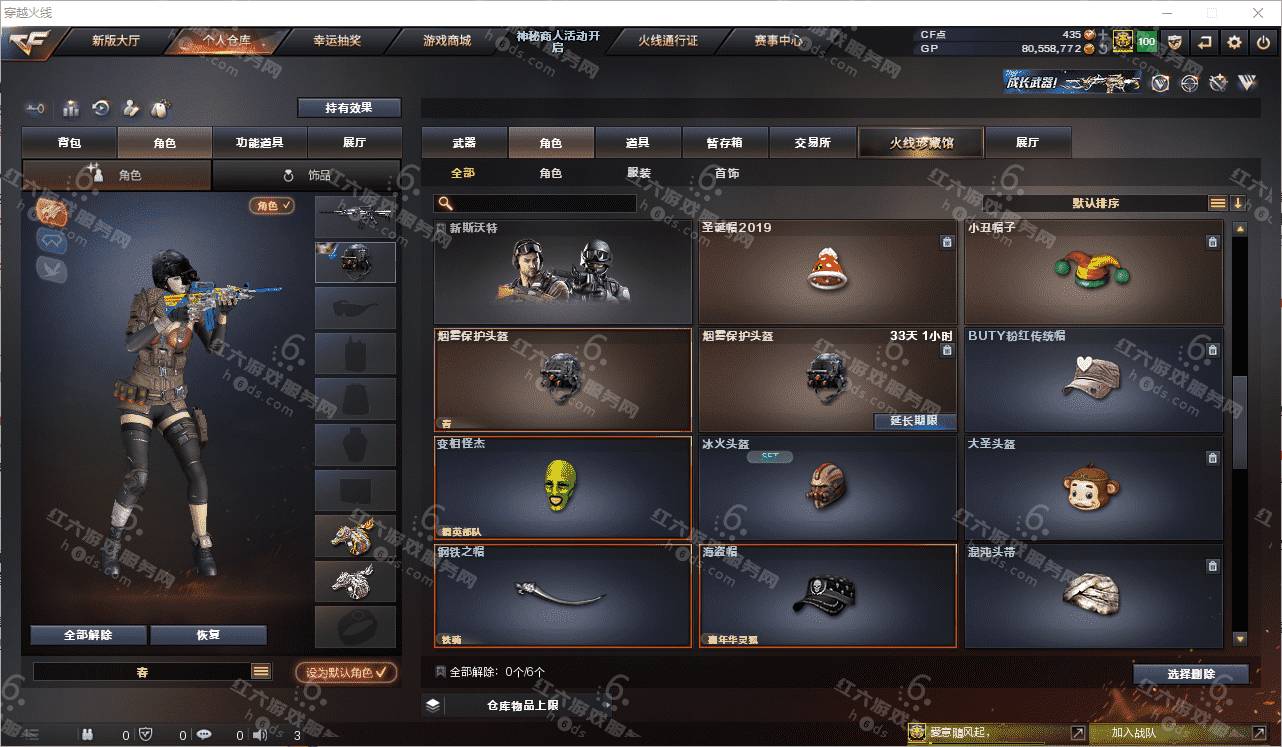Switch to the 武器 weapons tab
The height and width of the screenshot is (747, 1282).
[464, 143]
